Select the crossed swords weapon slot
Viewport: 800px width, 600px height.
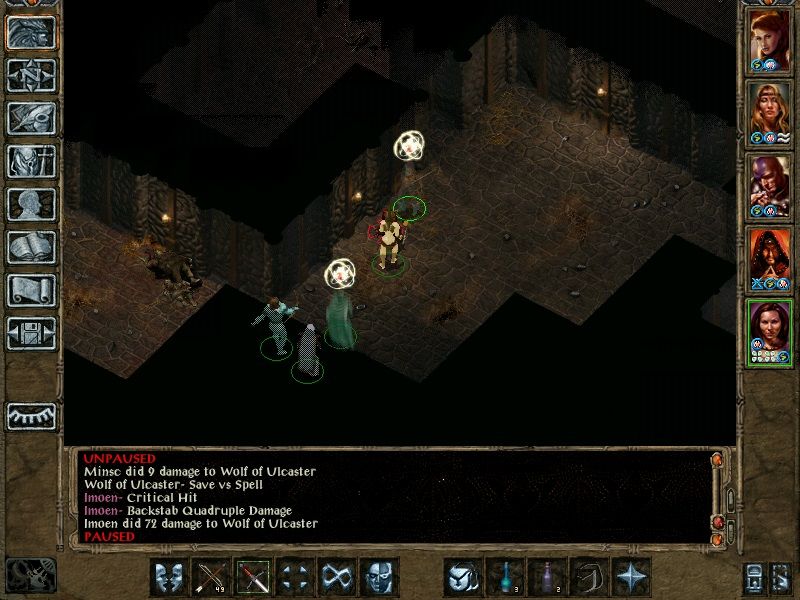251,578
